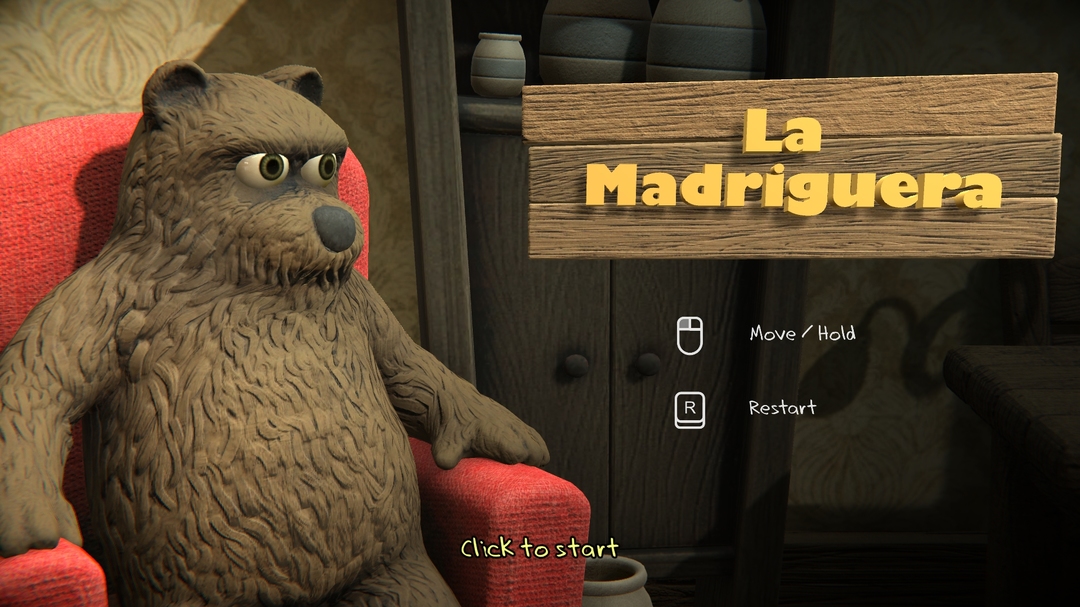The width and height of the screenshot is (1080, 607).
Task: Click the "Click to start" prompt
Action: point(539,548)
